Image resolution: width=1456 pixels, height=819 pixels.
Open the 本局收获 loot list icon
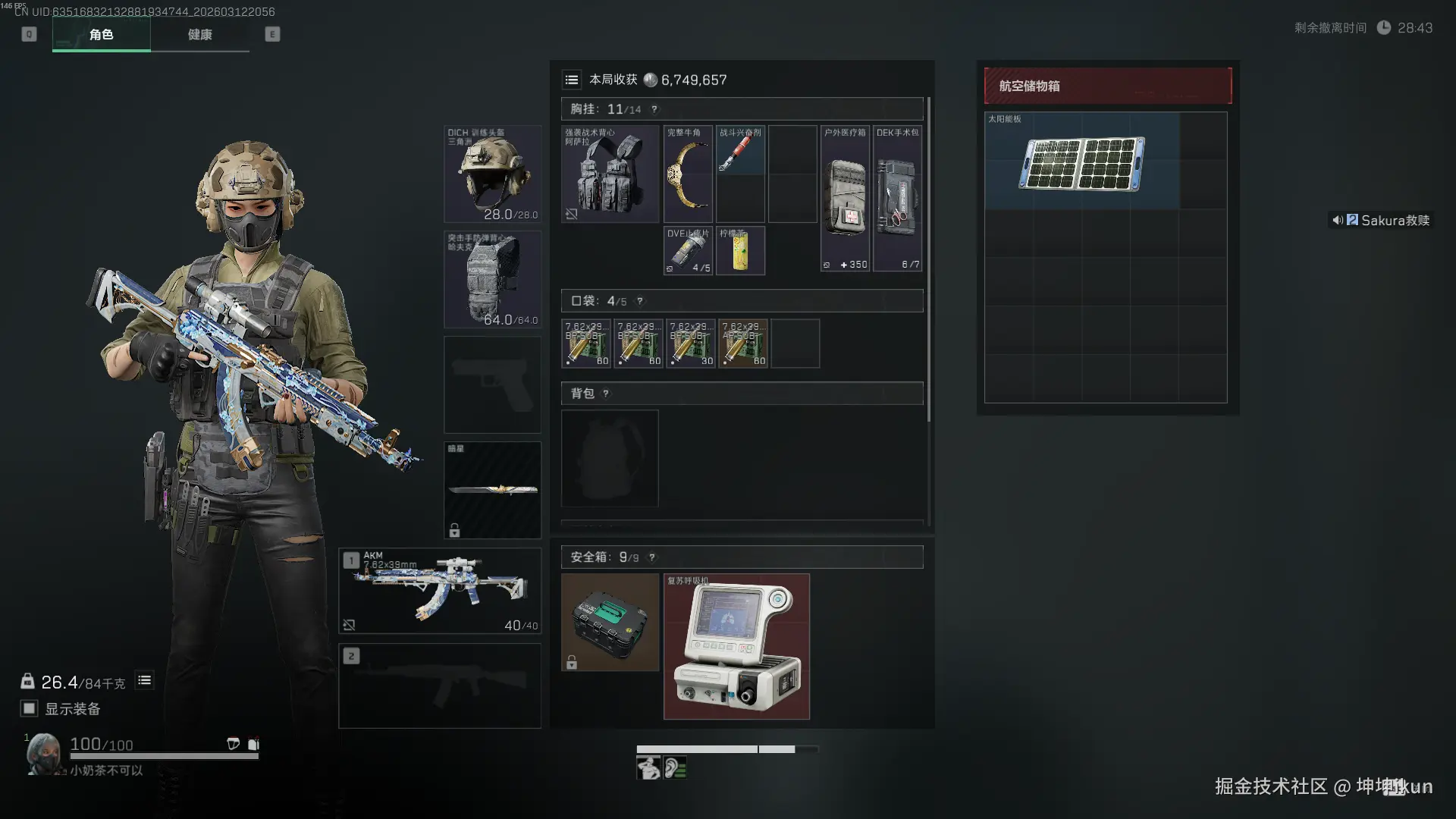572,80
